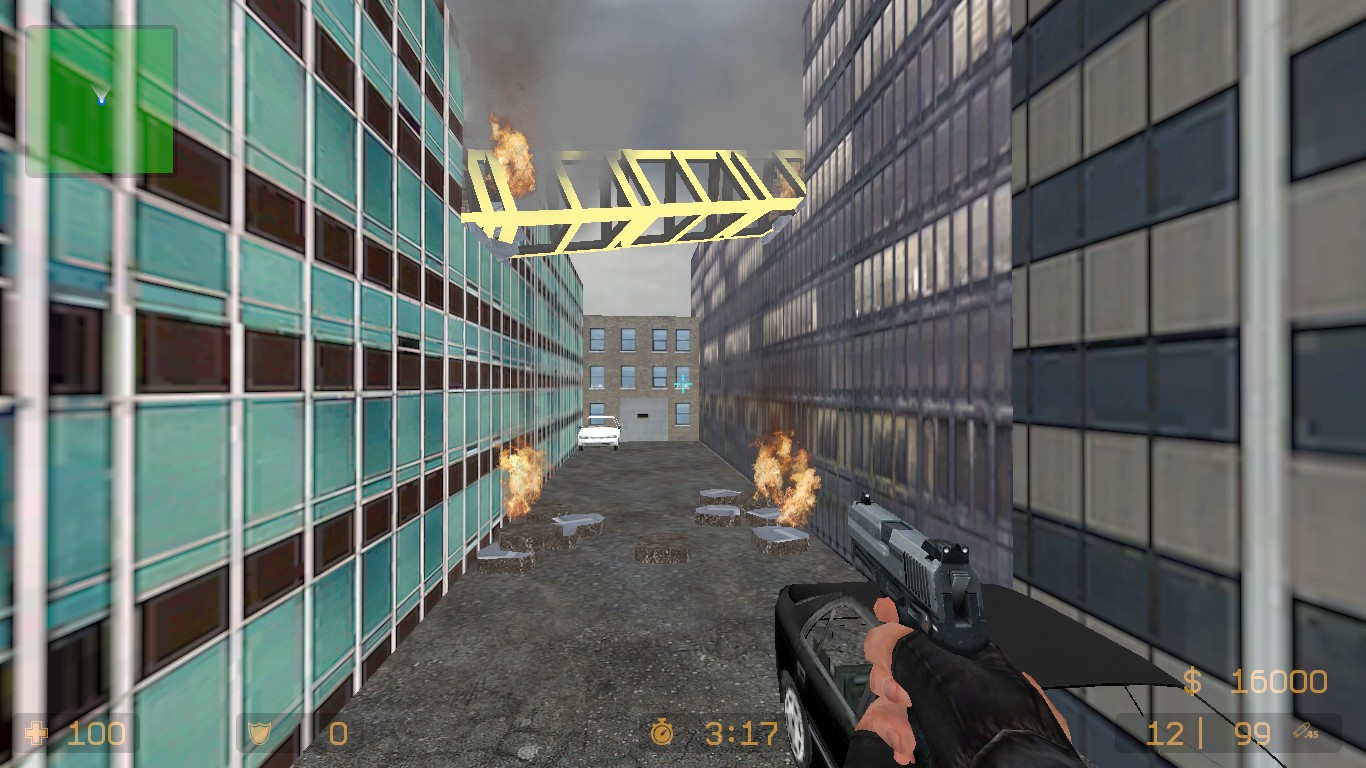1366x768 pixels.
Task: Click the stopwatch icon beside the round timer
Action: point(663,735)
